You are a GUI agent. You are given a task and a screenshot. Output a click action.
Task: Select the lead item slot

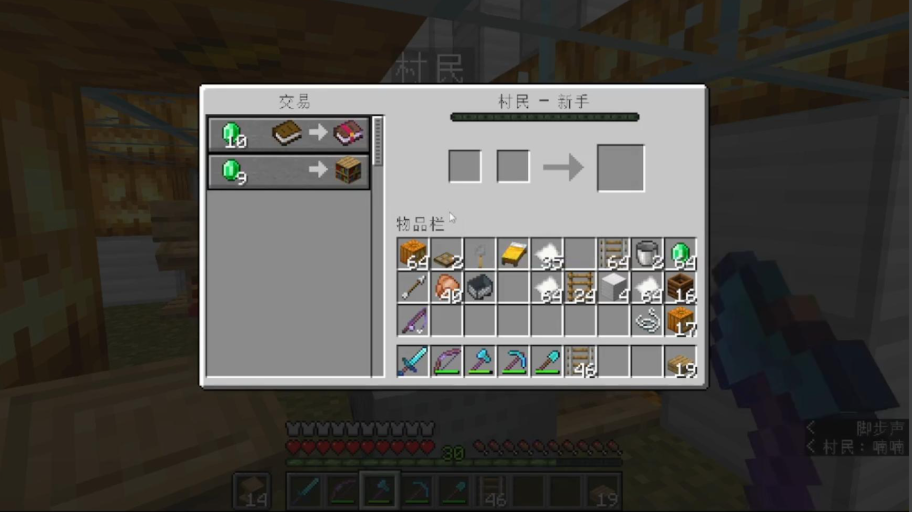tap(647, 321)
